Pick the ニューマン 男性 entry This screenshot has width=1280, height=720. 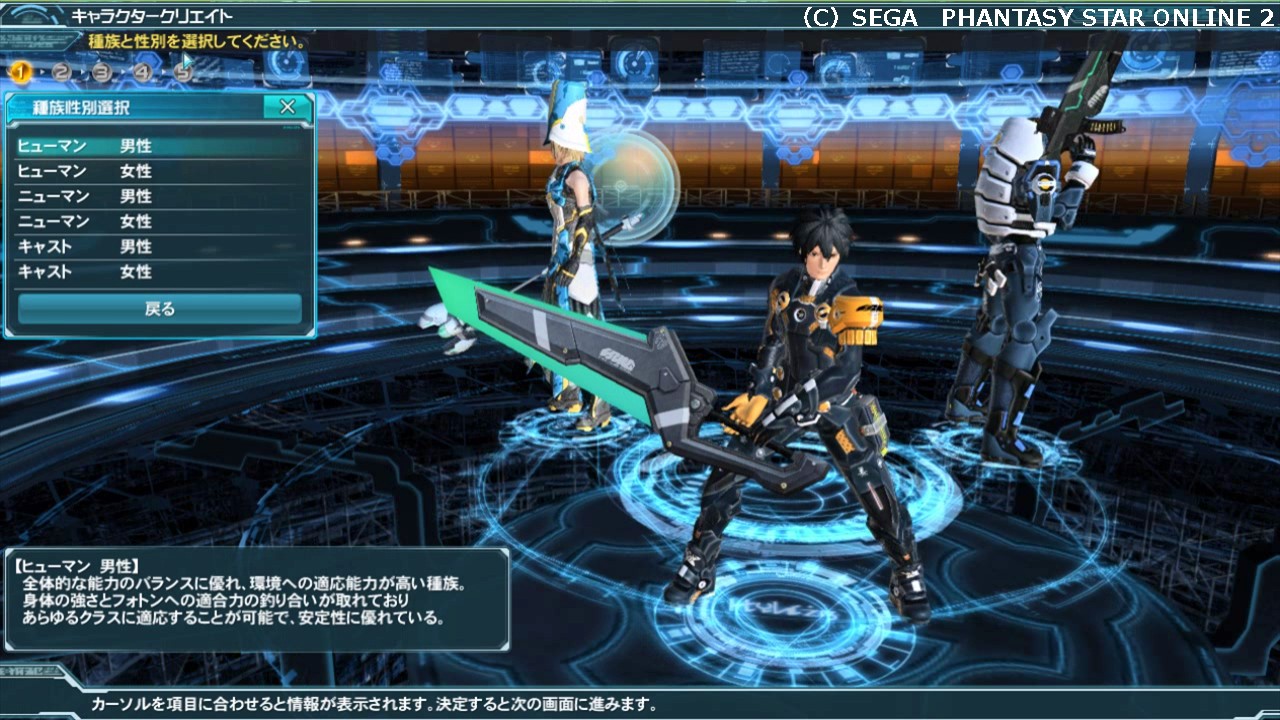160,197
